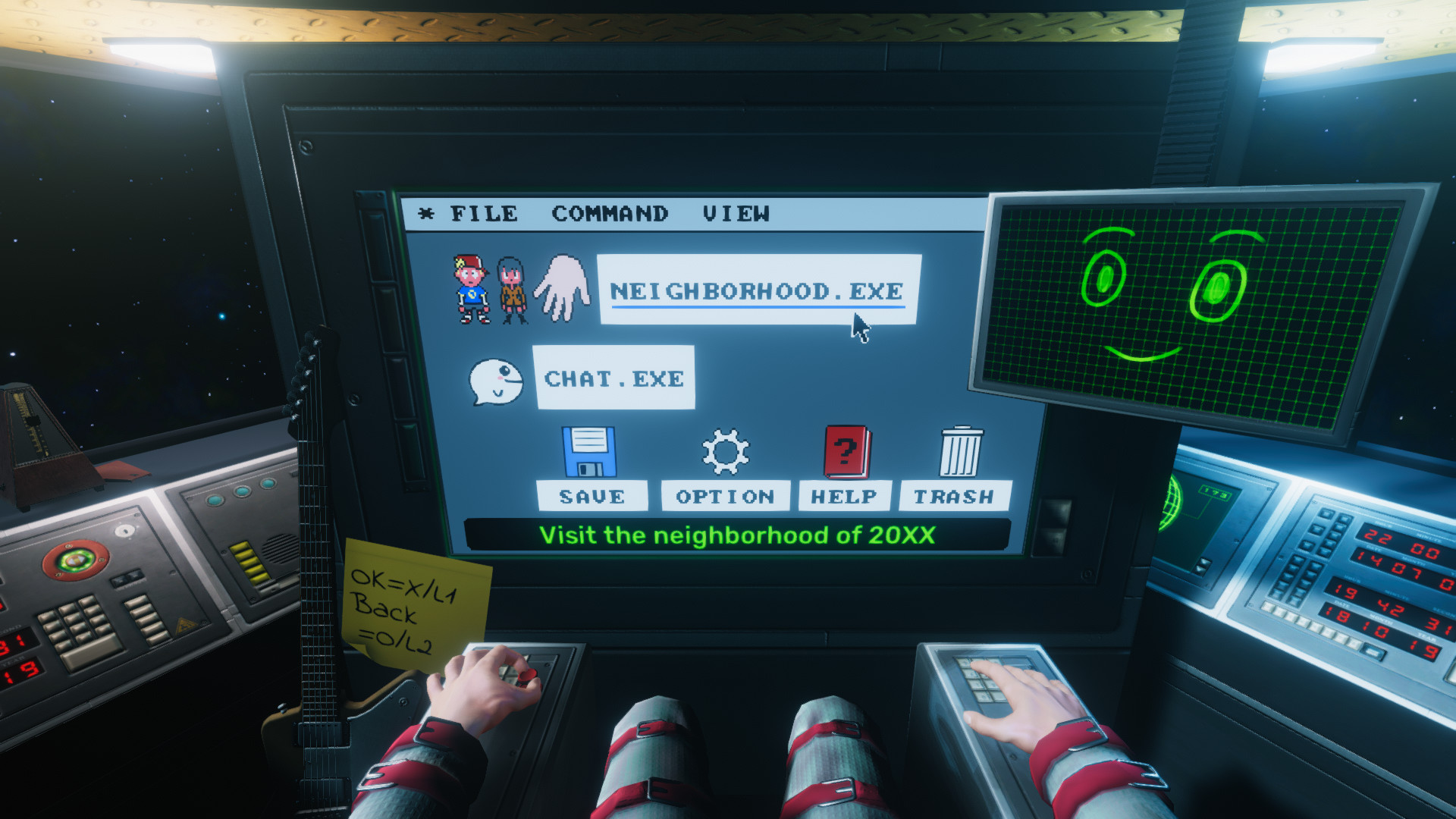Click the red digital readout on right console
Viewport: 1456px width, 819px height.
click(1403, 576)
